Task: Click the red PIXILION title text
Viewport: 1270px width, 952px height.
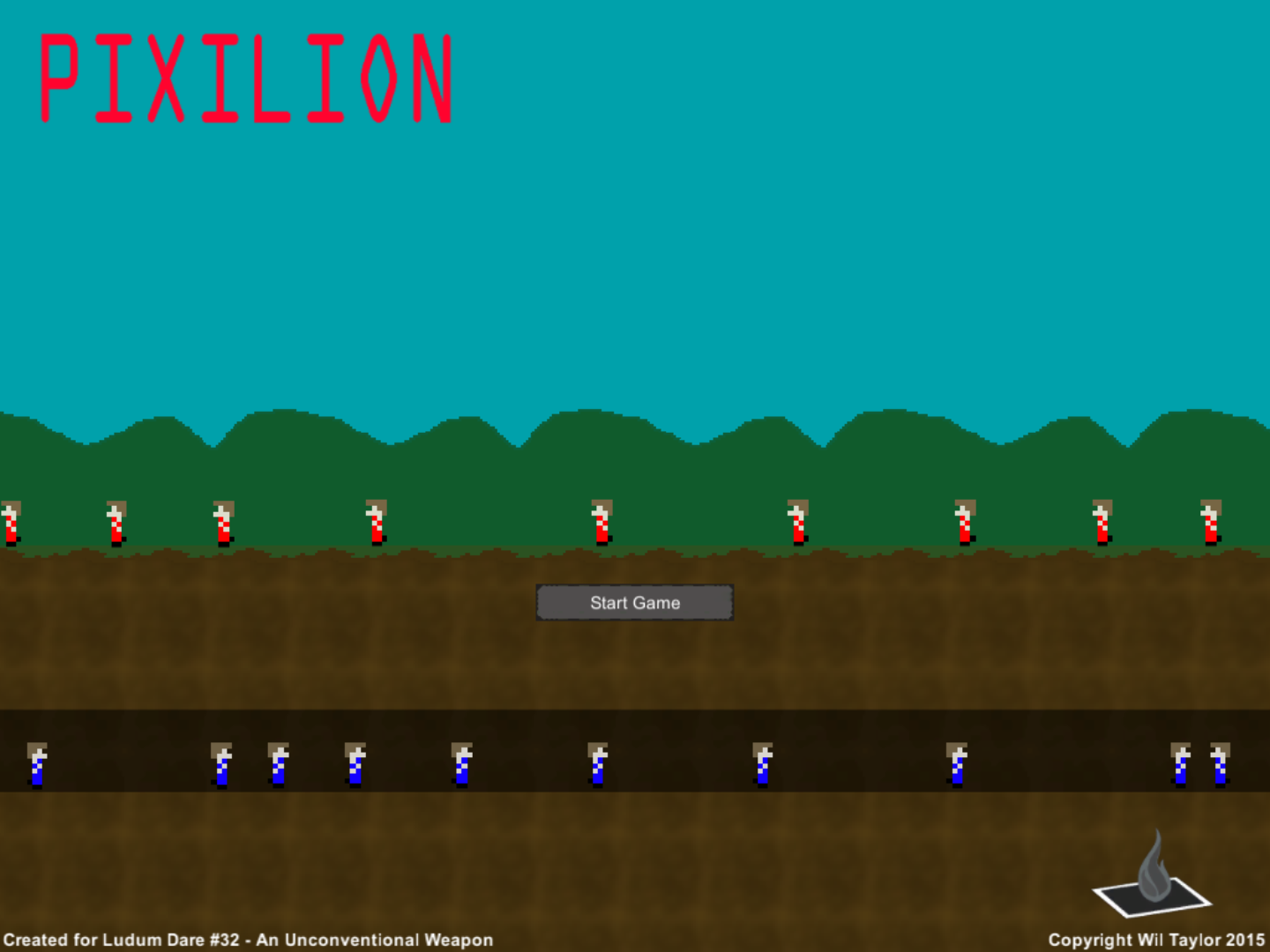Action: coord(247,75)
